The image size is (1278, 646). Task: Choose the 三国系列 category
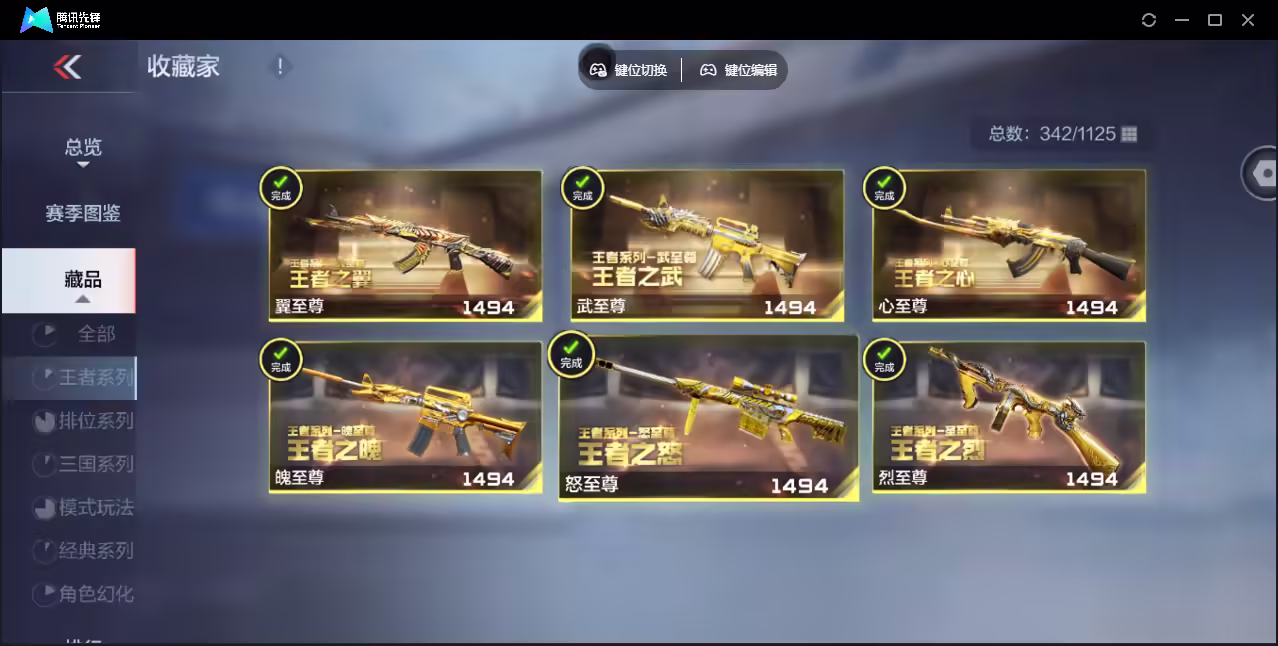click(95, 464)
